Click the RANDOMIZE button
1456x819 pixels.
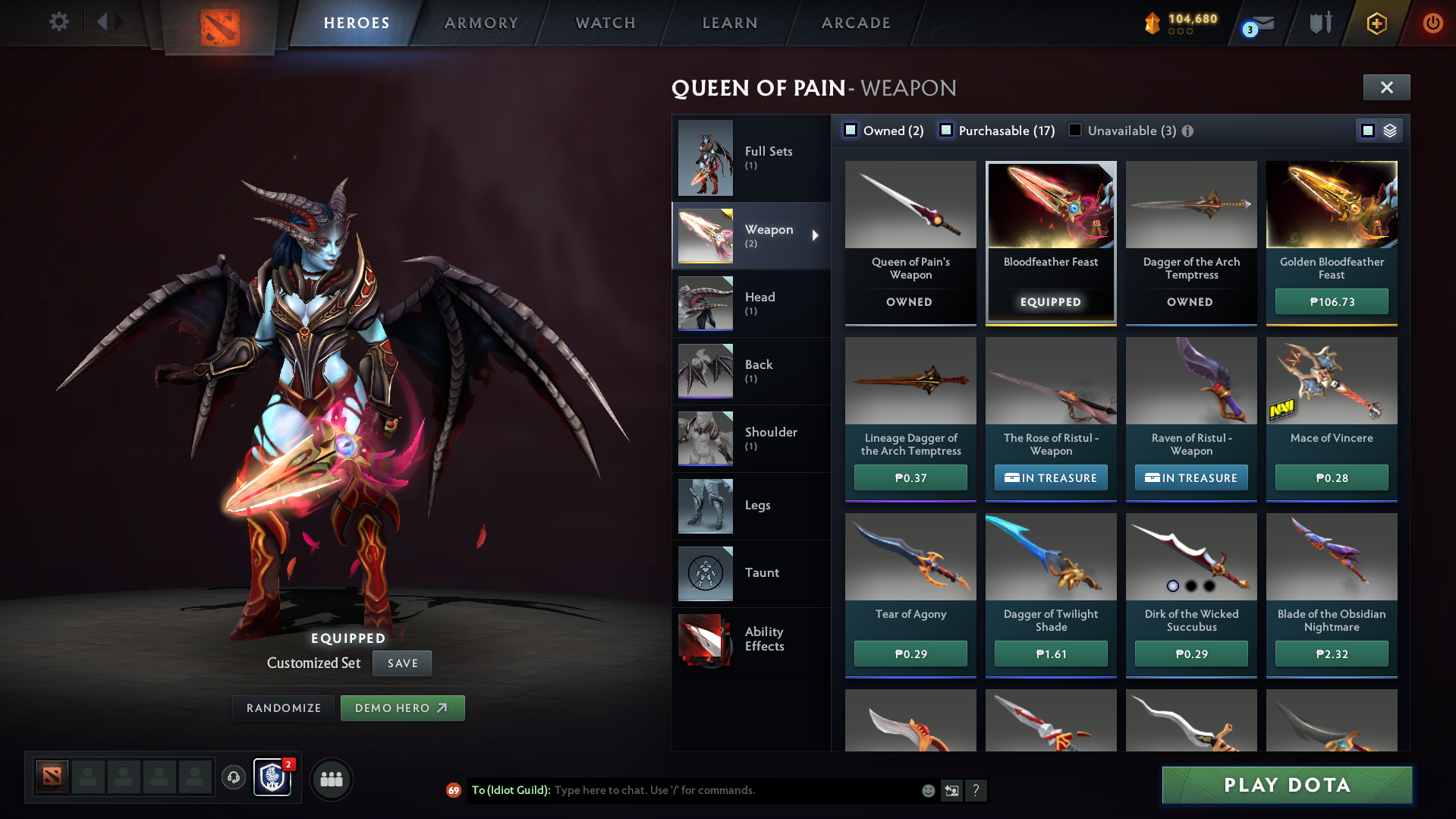[283, 707]
